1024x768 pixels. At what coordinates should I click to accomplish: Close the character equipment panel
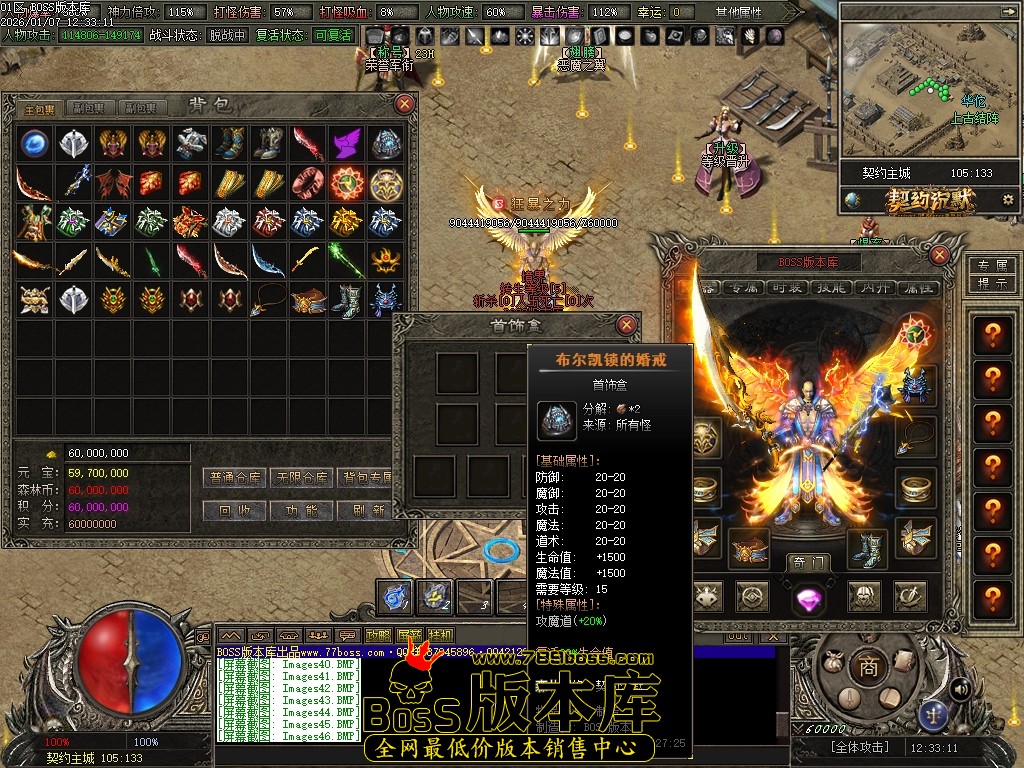[939, 256]
